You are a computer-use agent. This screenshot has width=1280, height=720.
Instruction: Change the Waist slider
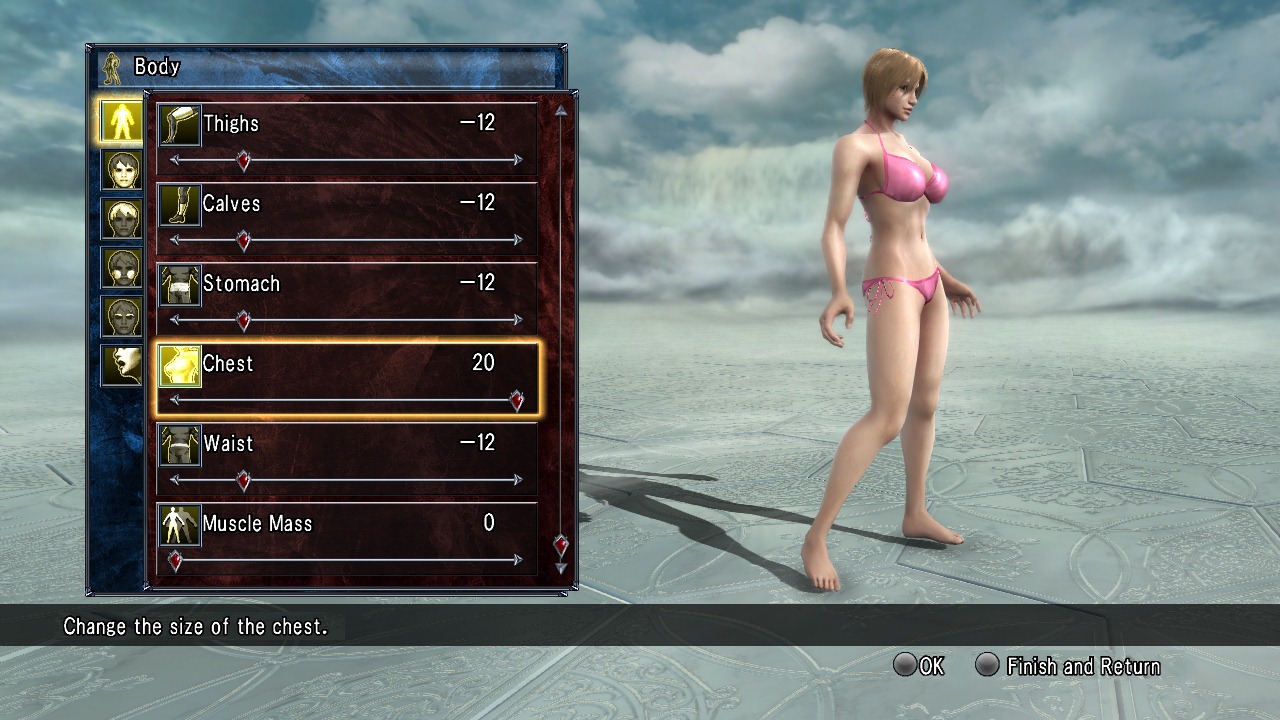(x=243, y=480)
